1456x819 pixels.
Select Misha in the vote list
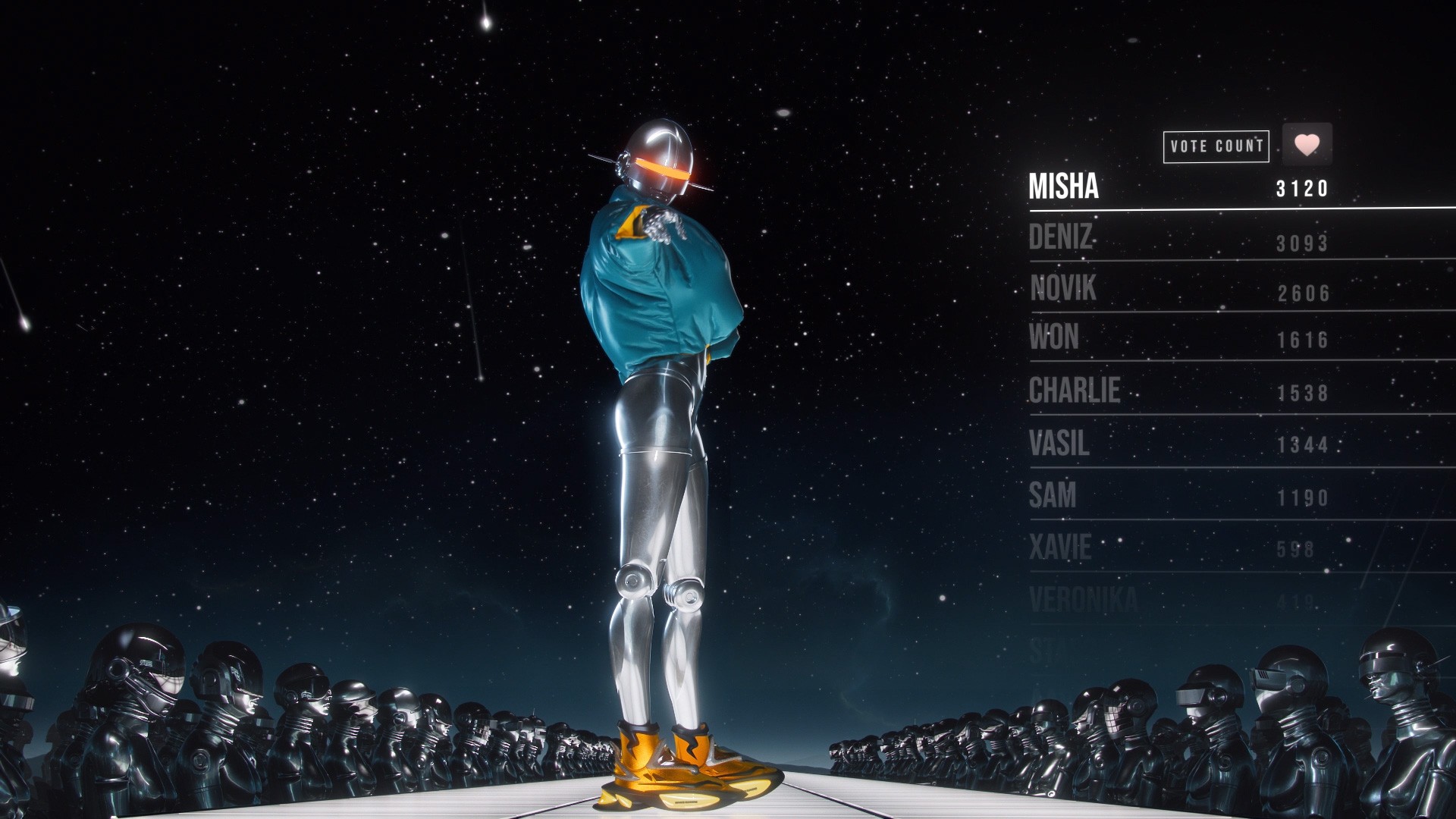point(1063,187)
